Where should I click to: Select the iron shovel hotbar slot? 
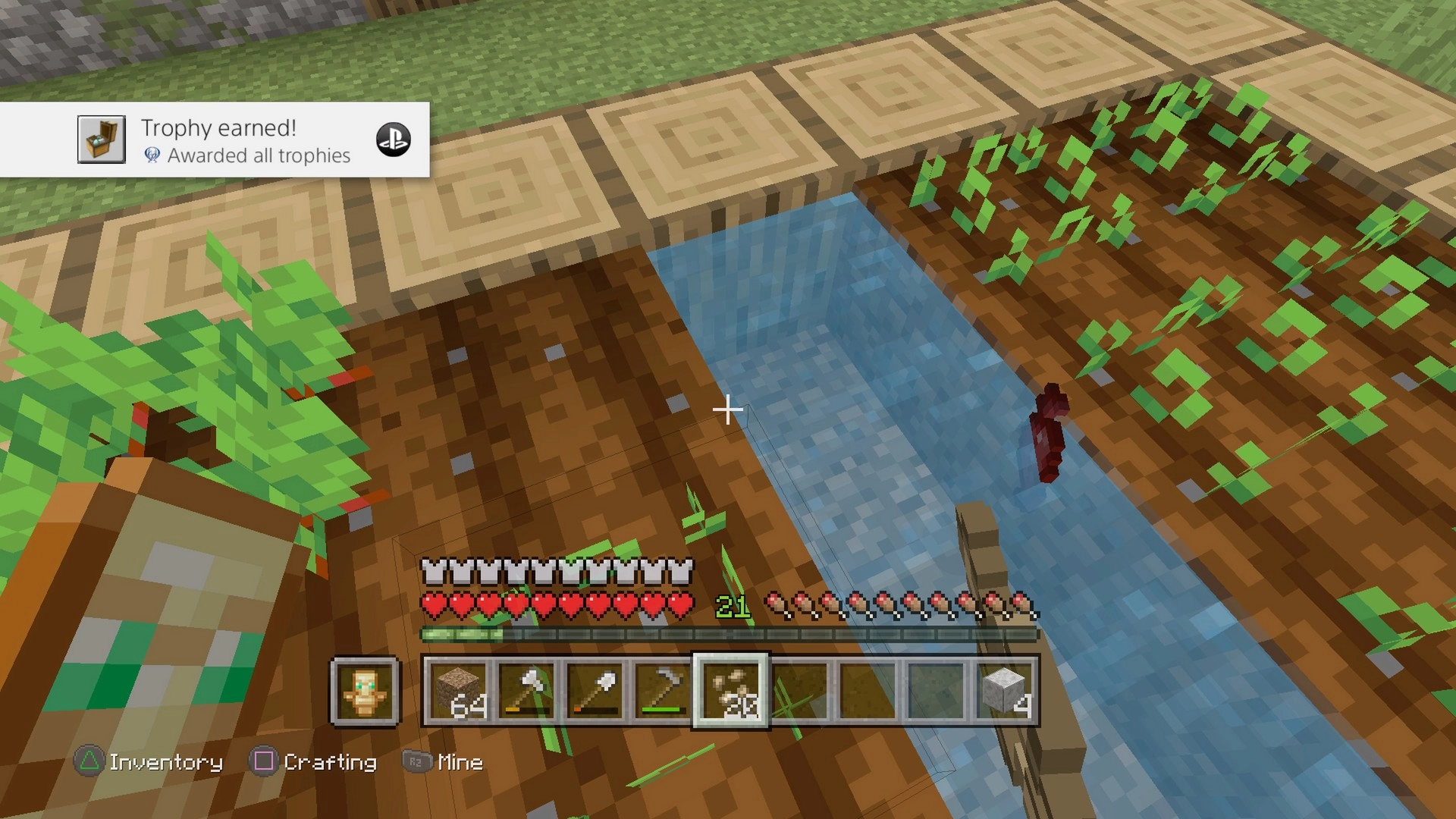pyautogui.click(x=595, y=690)
